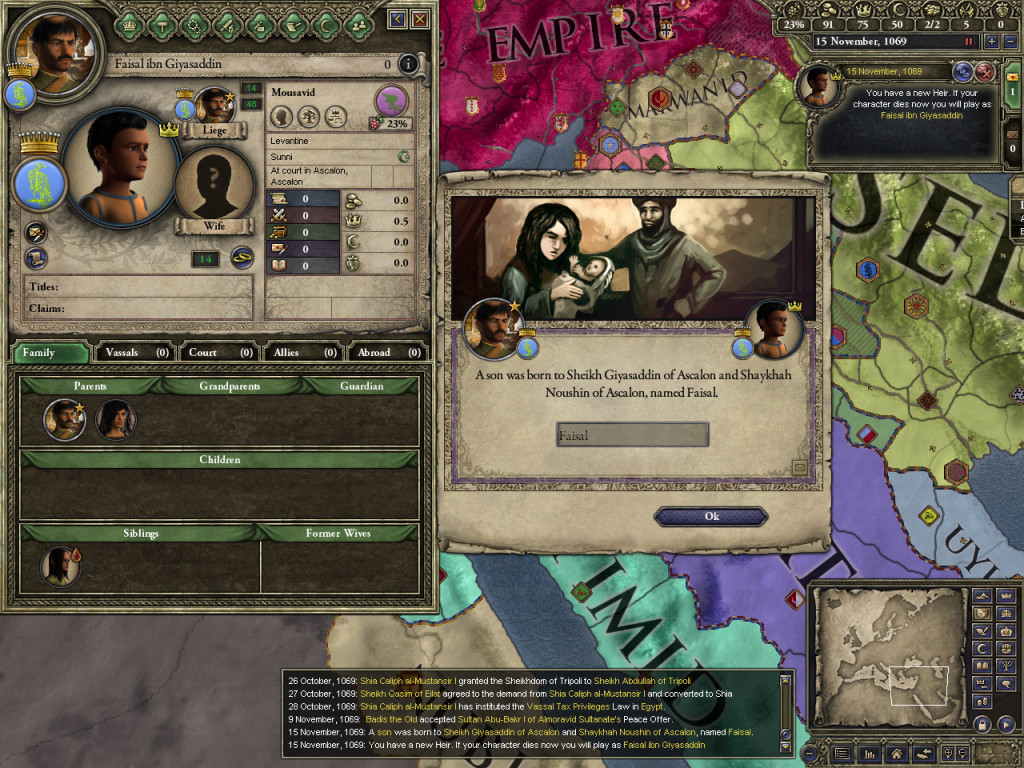
Task: Close the character panel with the X
Action: pyautogui.click(x=420, y=19)
